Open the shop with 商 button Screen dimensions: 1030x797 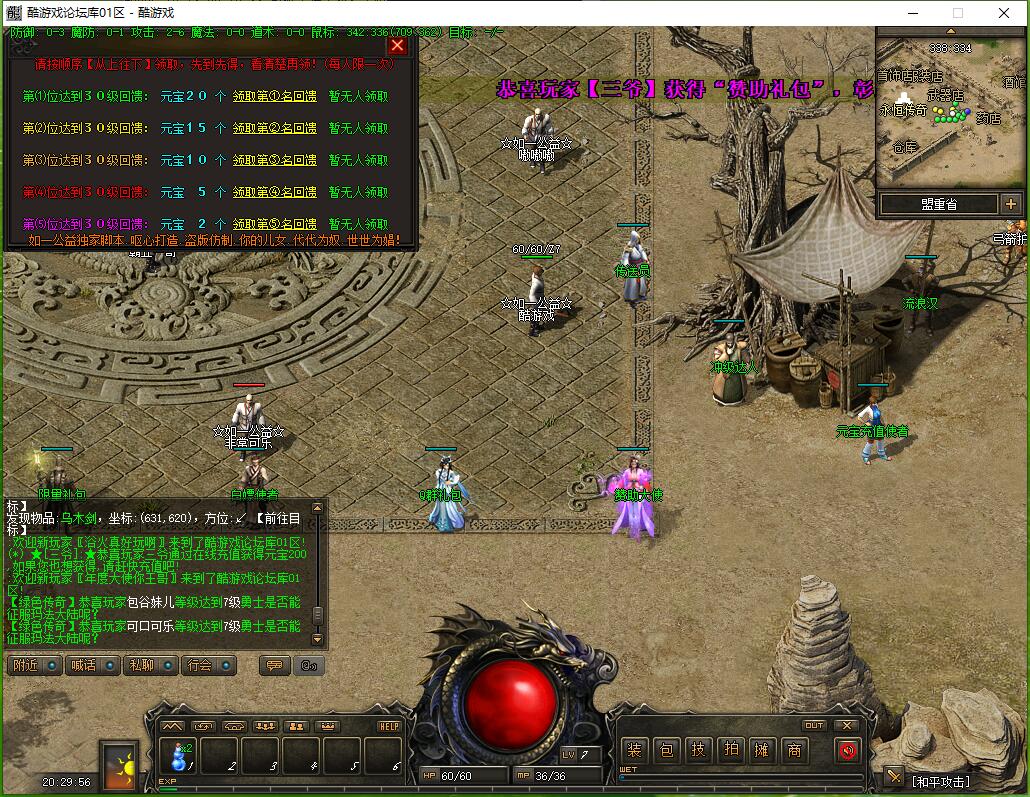[x=793, y=750]
